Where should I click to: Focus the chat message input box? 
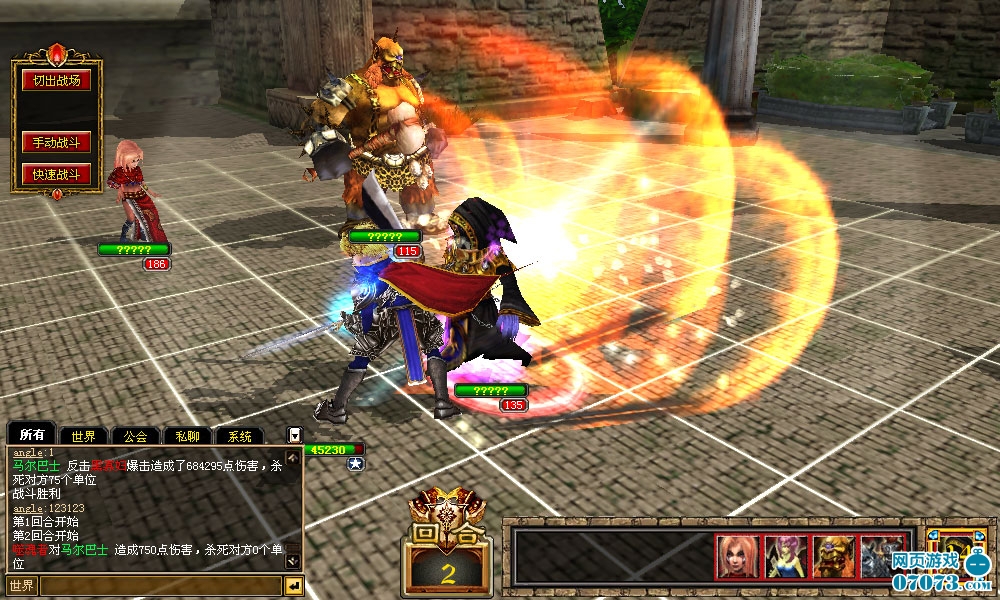click(x=160, y=586)
